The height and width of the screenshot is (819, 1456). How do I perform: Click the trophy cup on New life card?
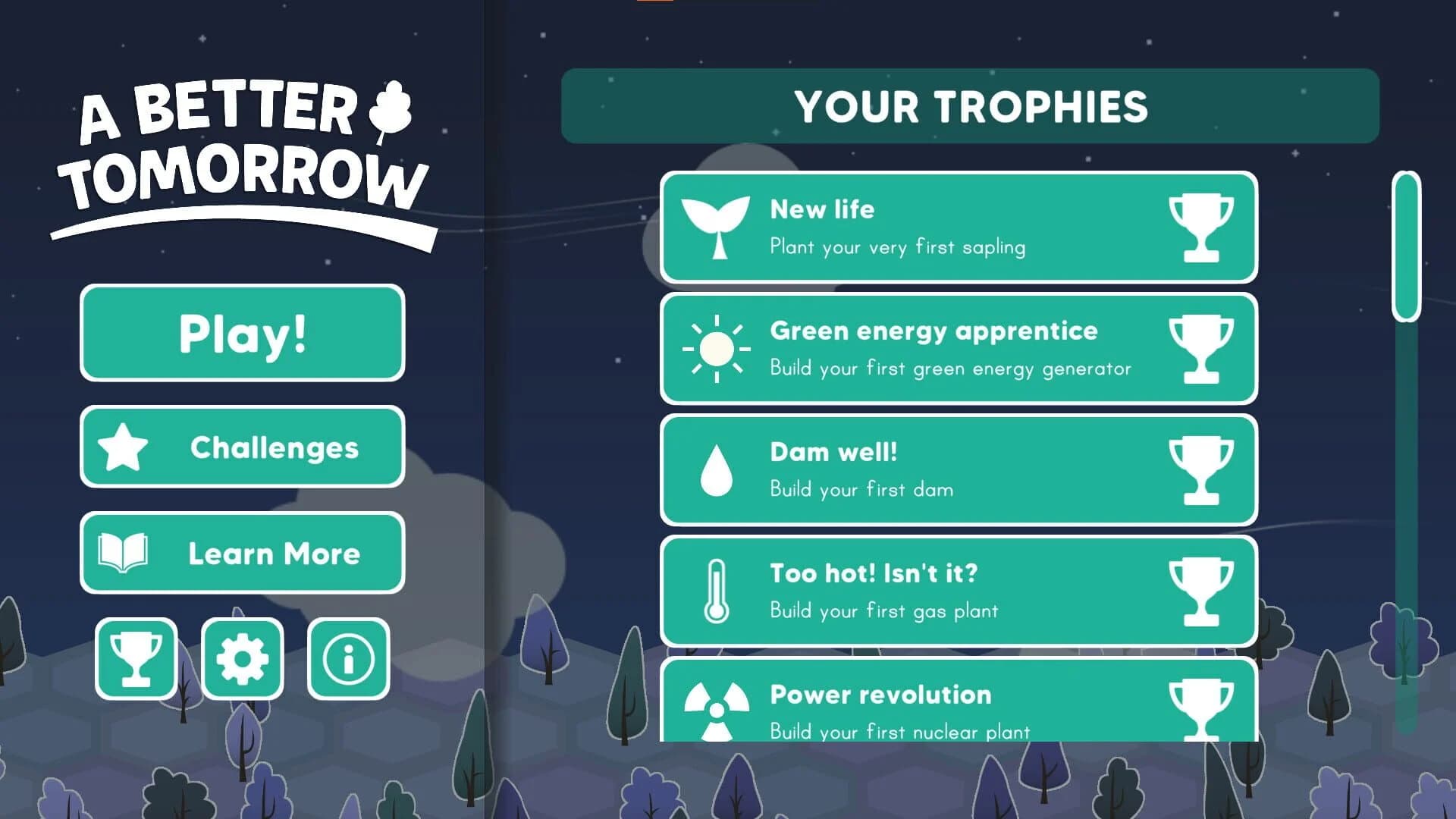point(1204,227)
